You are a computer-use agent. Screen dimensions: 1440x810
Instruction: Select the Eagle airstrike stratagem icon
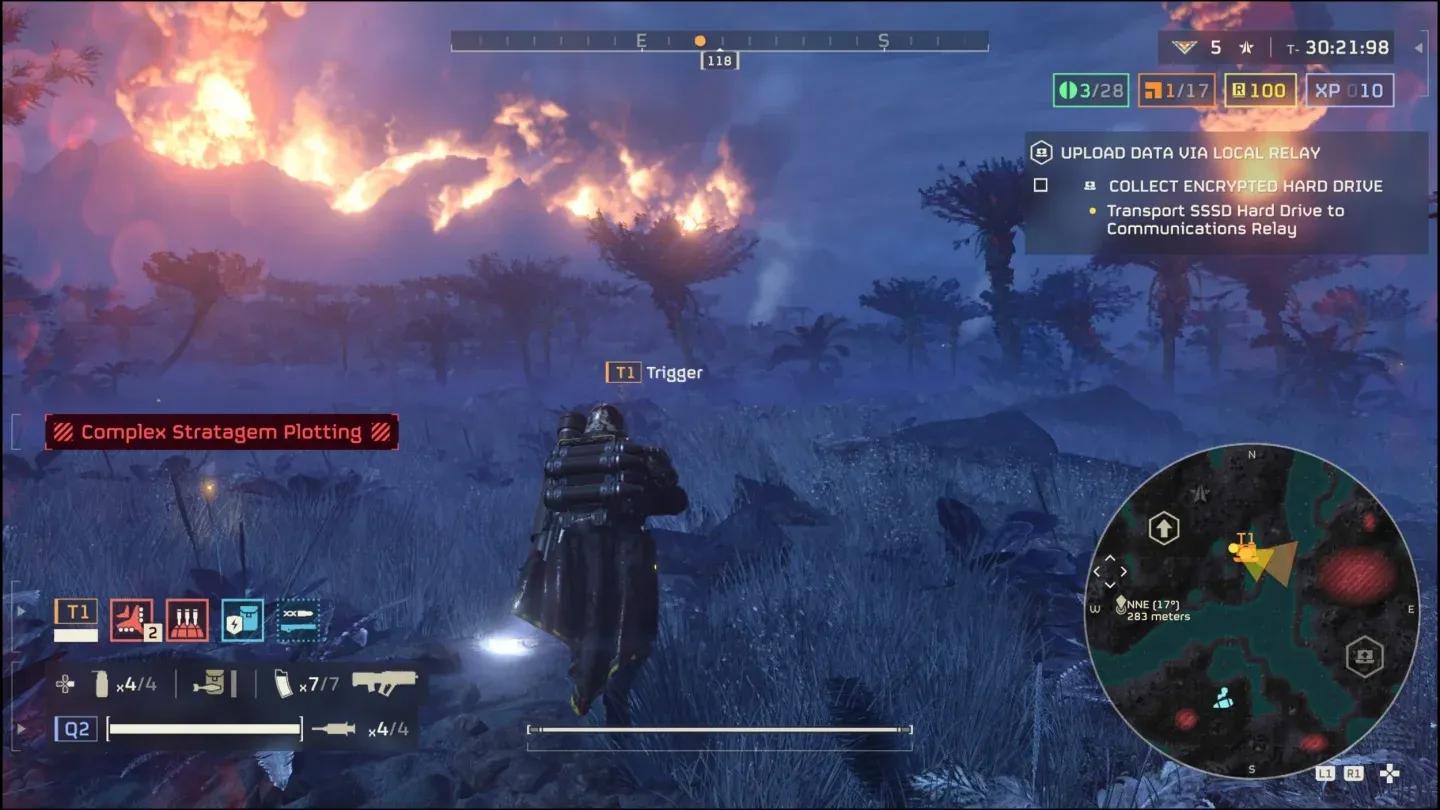pyautogui.click(x=131, y=620)
